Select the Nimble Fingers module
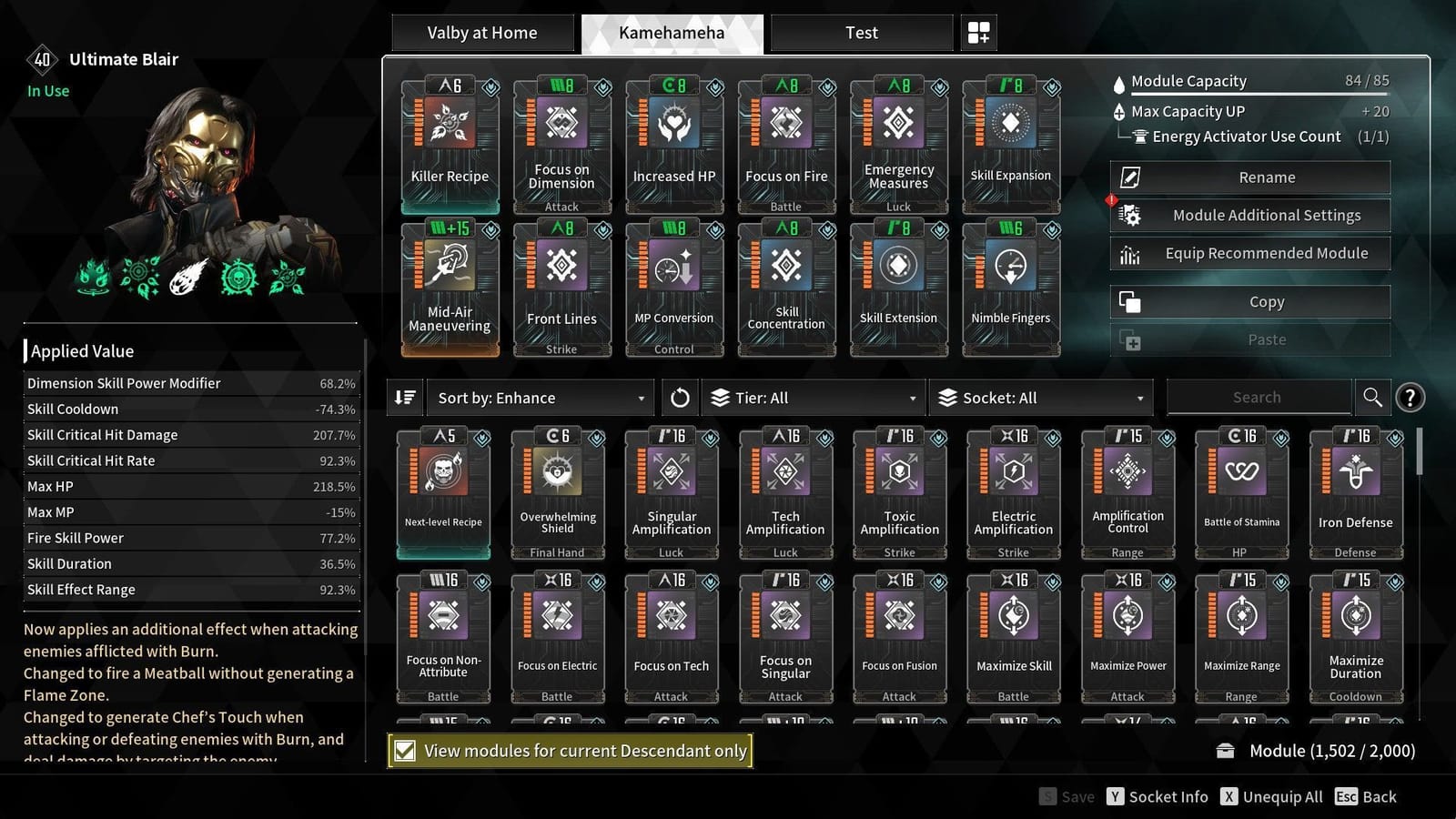The width and height of the screenshot is (1456, 819). click(x=1010, y=287)
